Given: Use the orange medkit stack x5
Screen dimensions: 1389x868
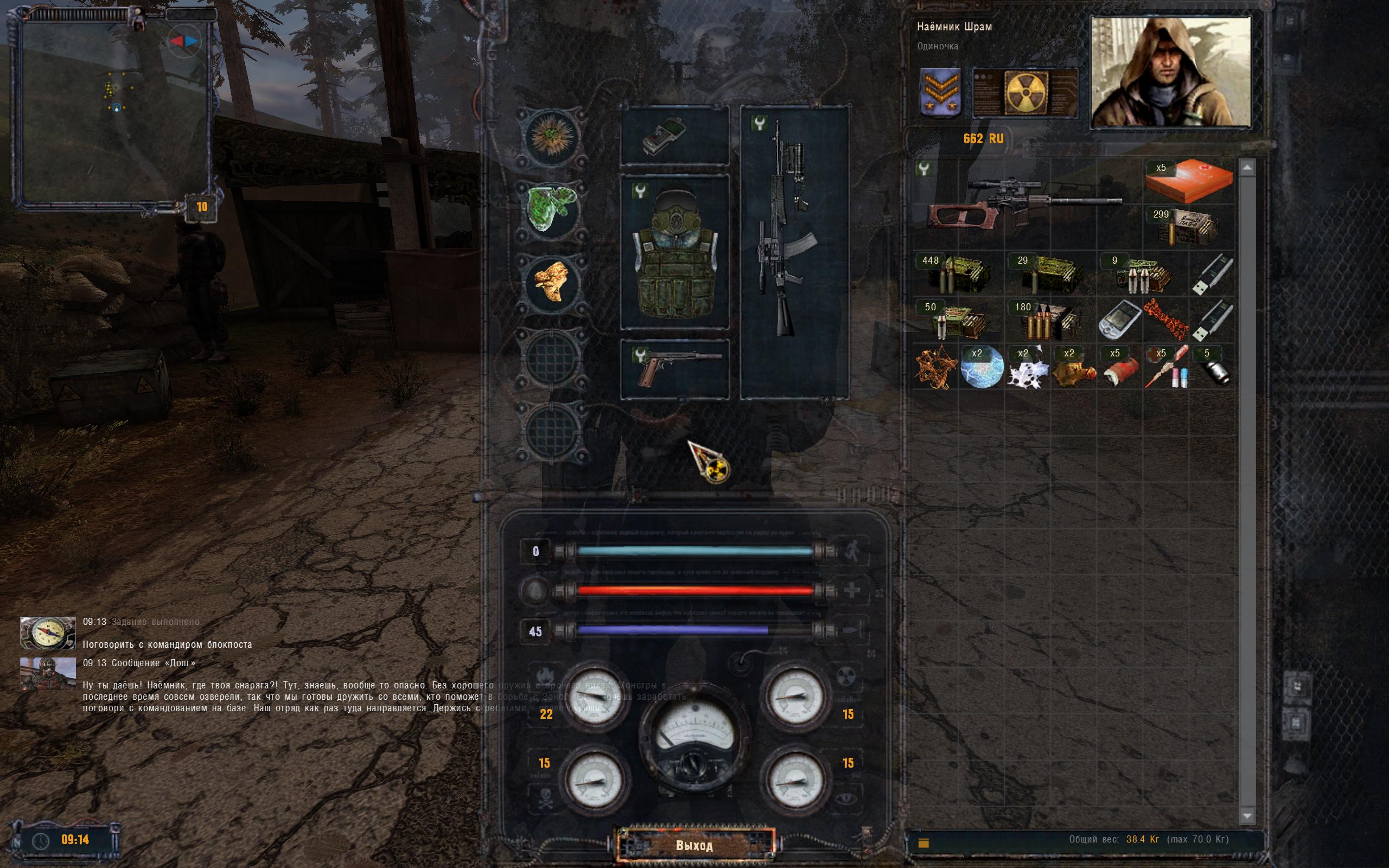Looking at the screenshot, I should pyautogui.click(x=1188, y=181).
